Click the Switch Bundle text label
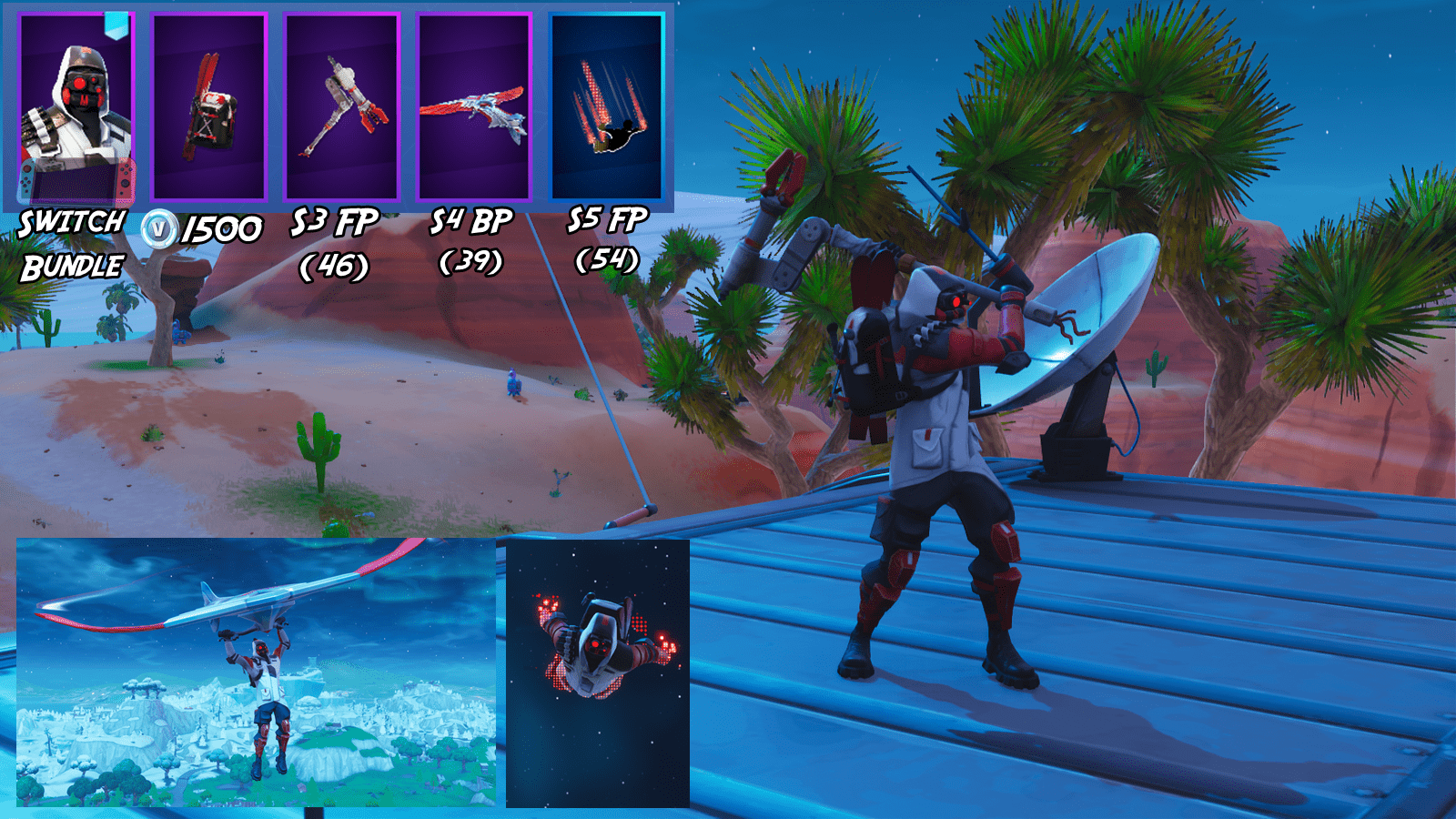 point(71,243)
